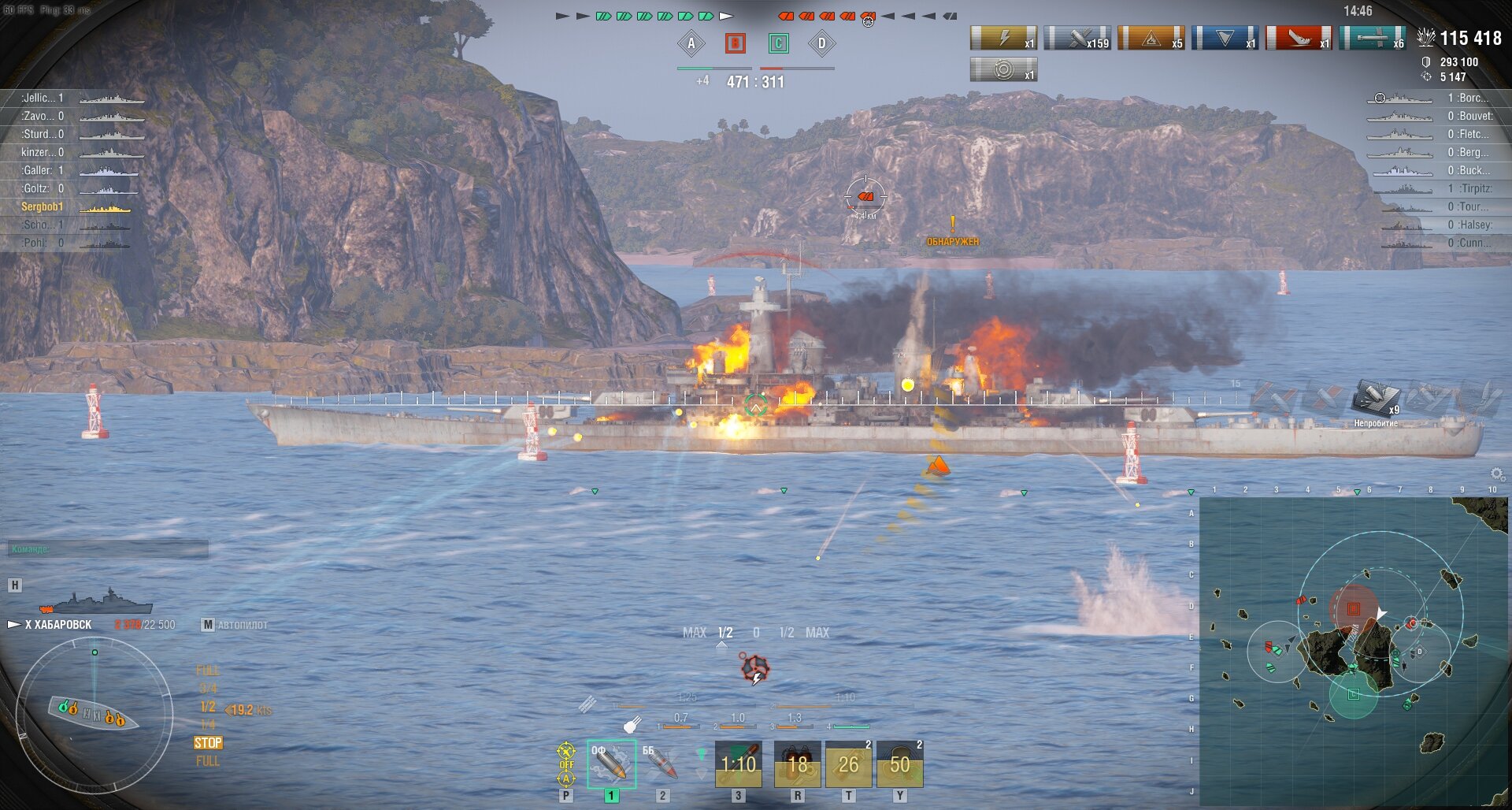The height and width of the screenshot is (810, 1512).
Task: Trigger the consumable with the 50 cooldown
Action: point(899,764)
